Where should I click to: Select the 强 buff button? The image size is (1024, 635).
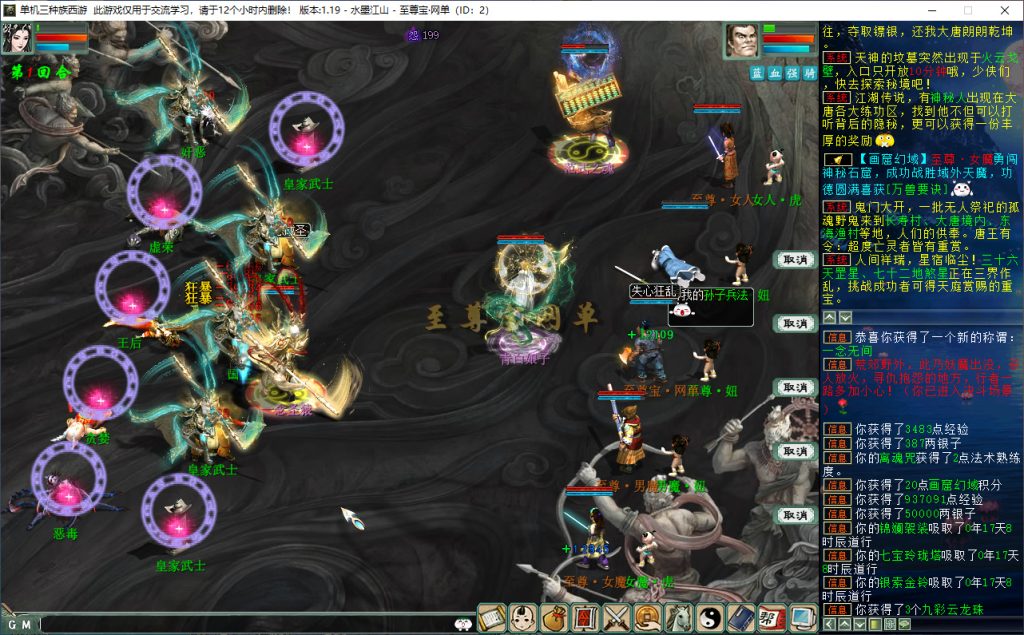coord(792,73)
